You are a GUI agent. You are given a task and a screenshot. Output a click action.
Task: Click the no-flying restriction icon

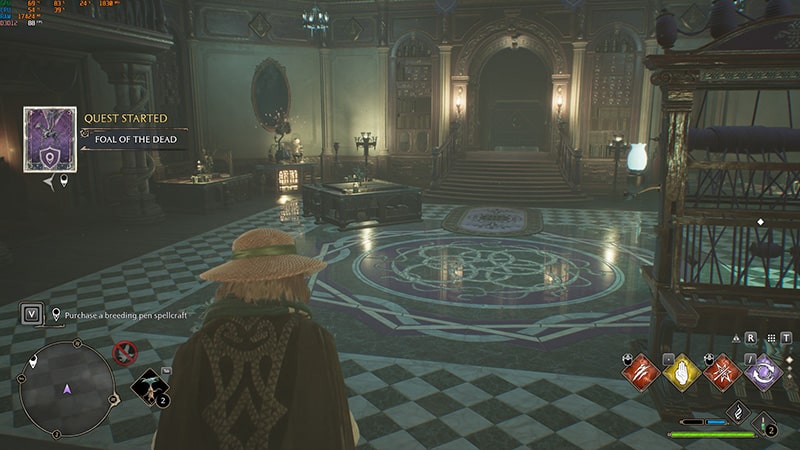(x=125, y=352)
